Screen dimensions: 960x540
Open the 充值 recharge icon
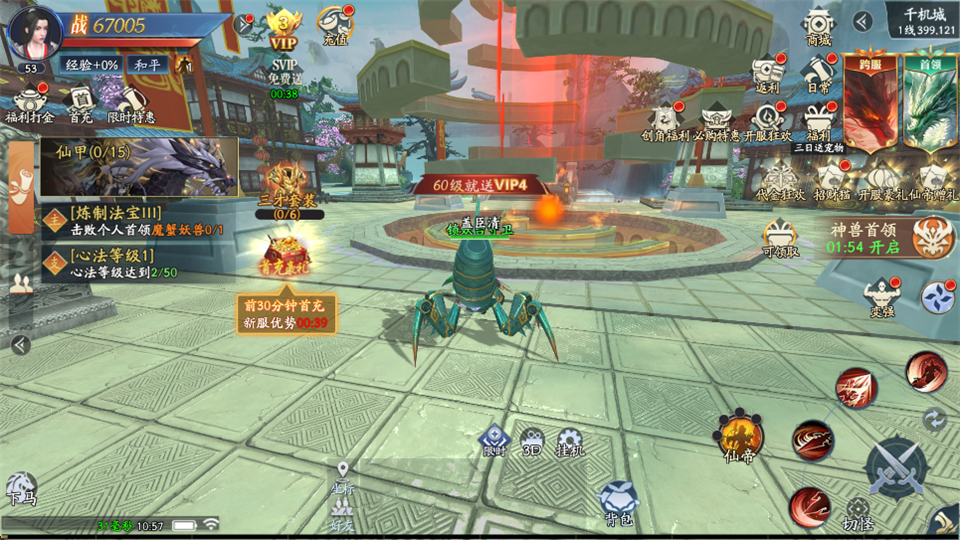click(x=335, y=23)
